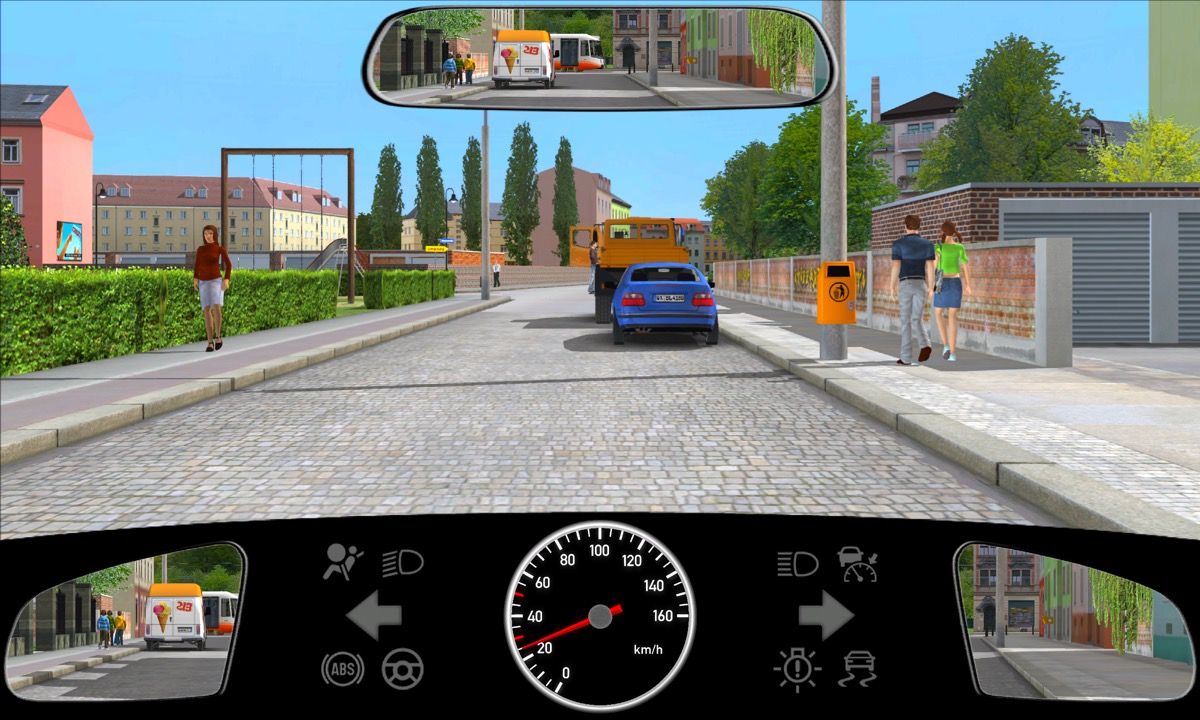
Task: Toggle the headlight icon left of center
Action: (403, 563)
